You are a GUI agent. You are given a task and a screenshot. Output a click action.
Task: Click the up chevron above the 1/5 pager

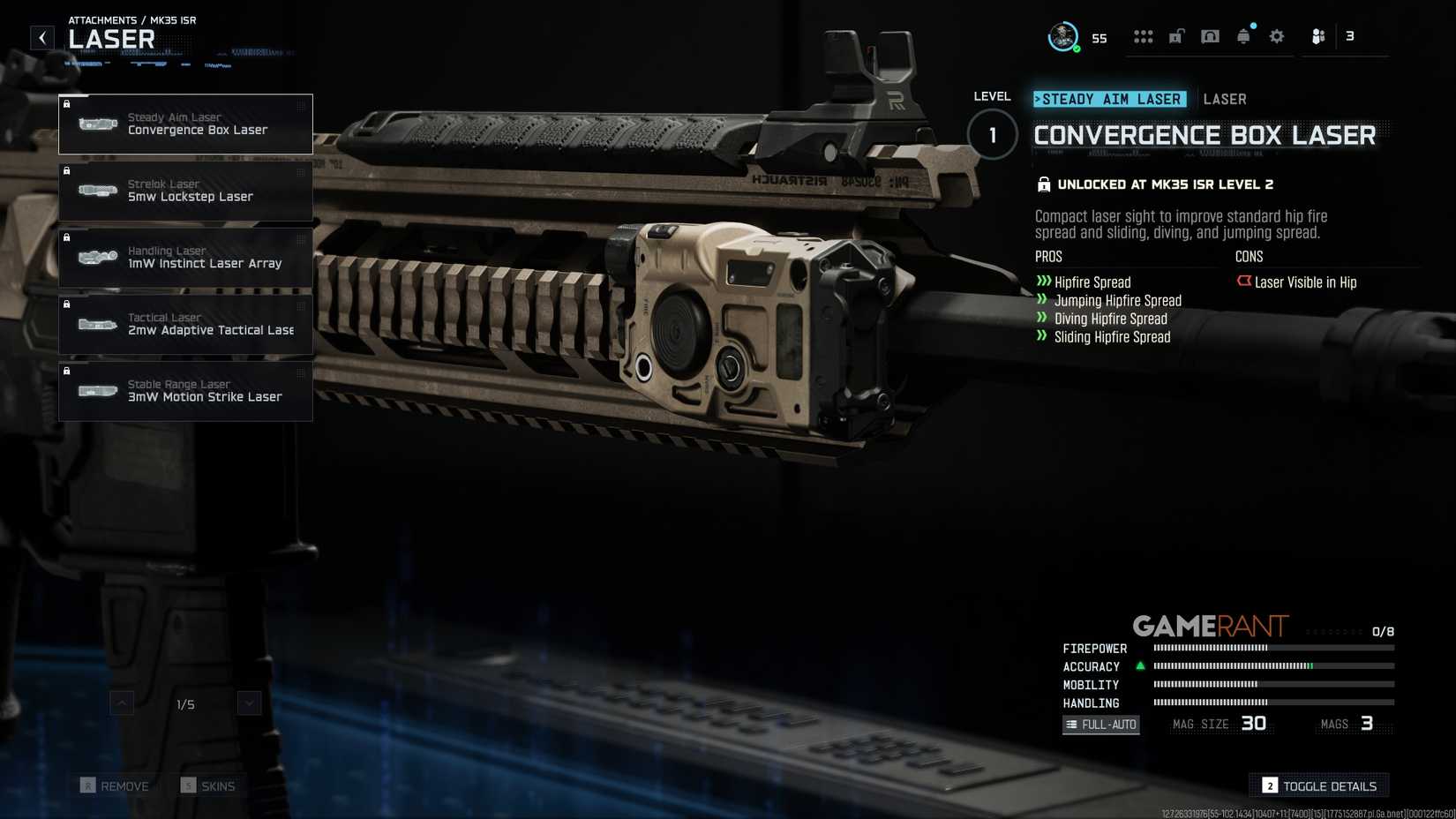(x=120, y=703)
